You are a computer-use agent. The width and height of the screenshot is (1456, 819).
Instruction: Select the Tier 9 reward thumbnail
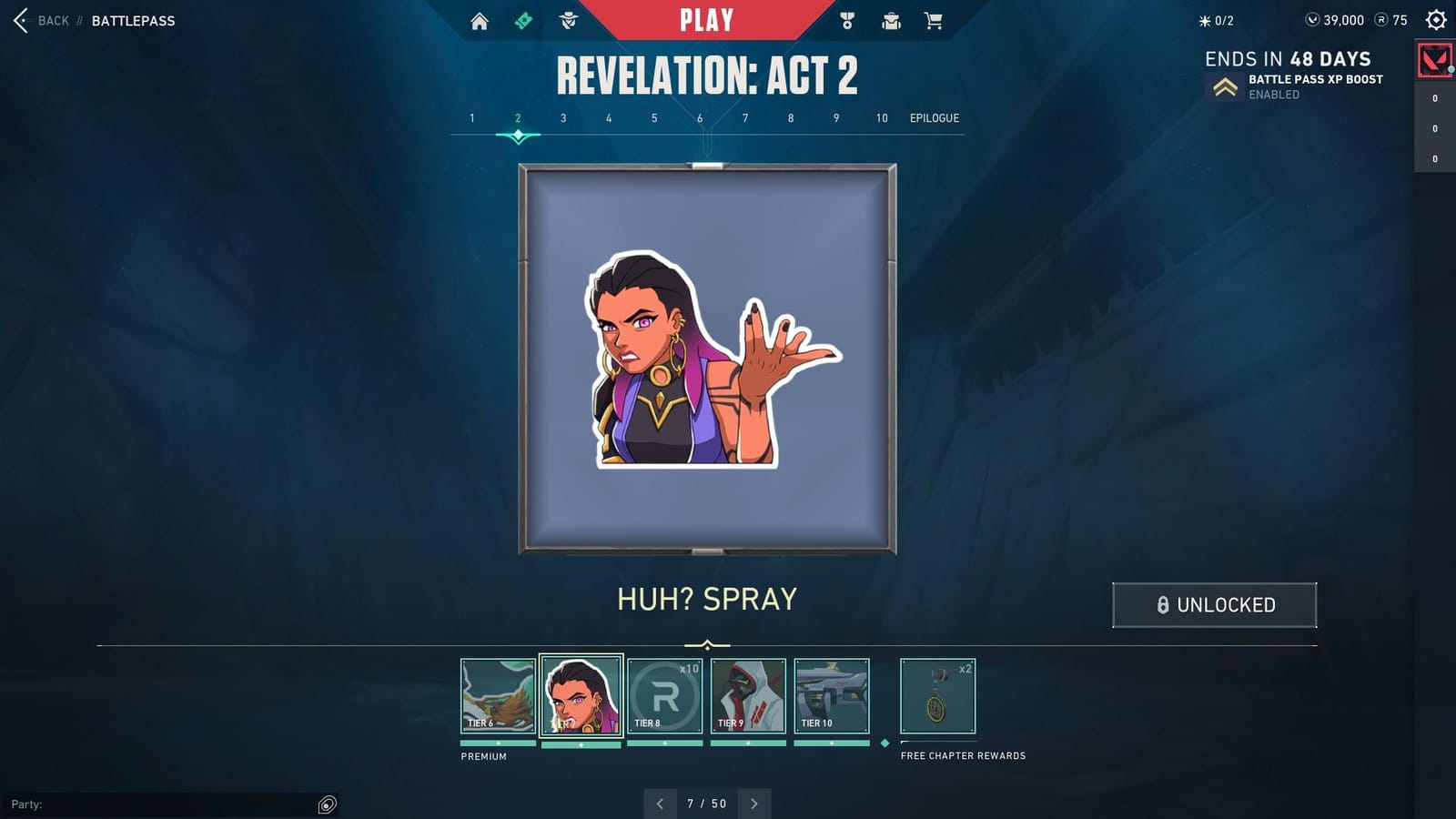(749, 696)
